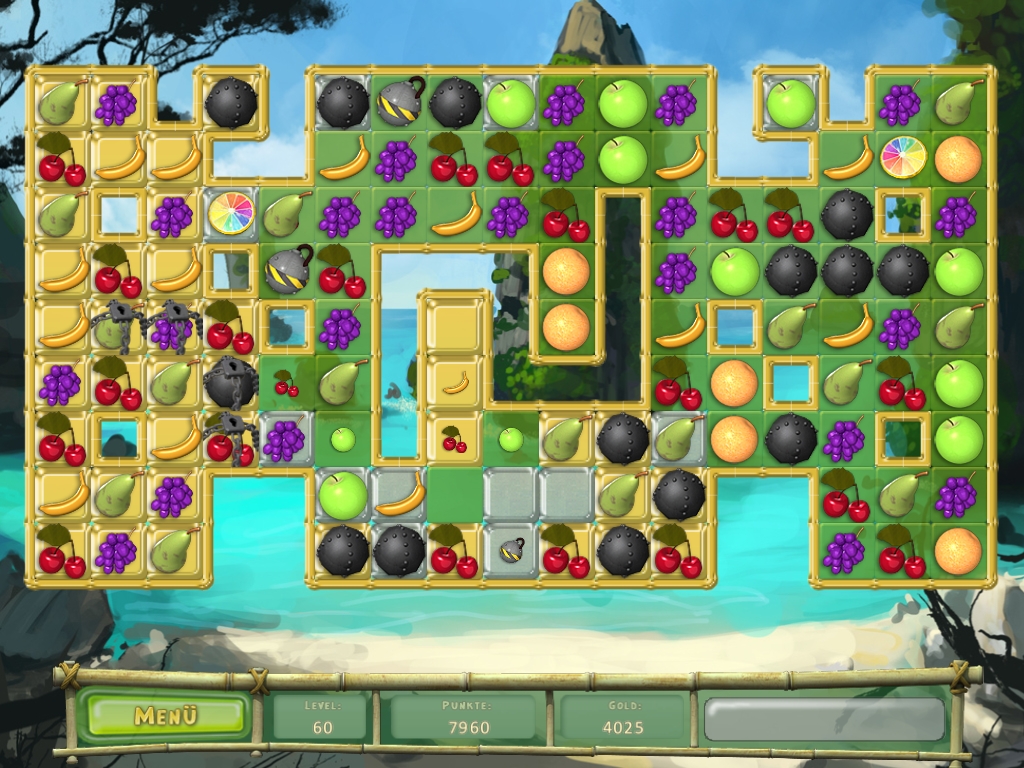
Task: Pick the tiny cherries on the green tile
Action: pyautogui.click(x=286, y=382)
